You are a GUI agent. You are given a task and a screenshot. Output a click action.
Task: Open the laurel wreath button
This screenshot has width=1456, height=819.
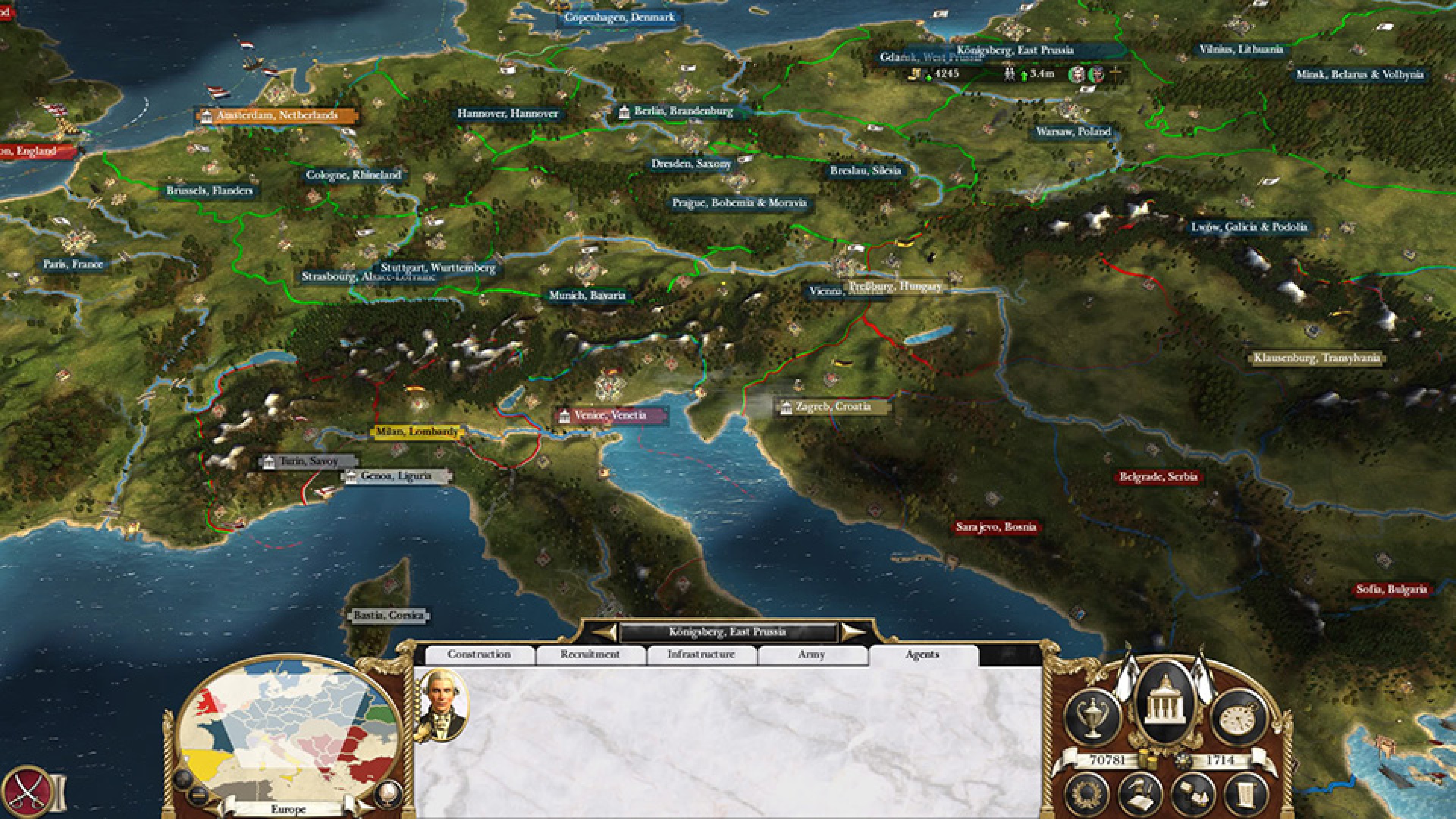(x=1087, y=795)
